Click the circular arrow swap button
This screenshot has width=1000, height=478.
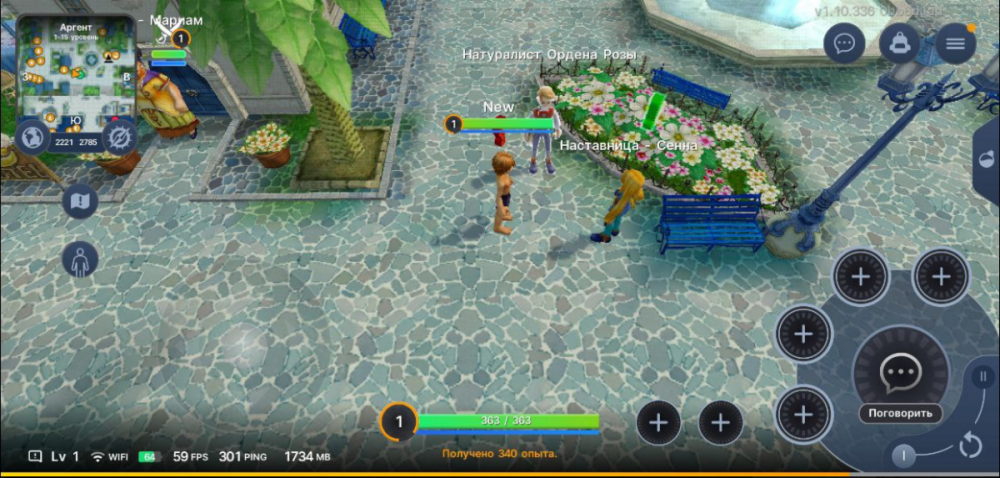(970, 445)
